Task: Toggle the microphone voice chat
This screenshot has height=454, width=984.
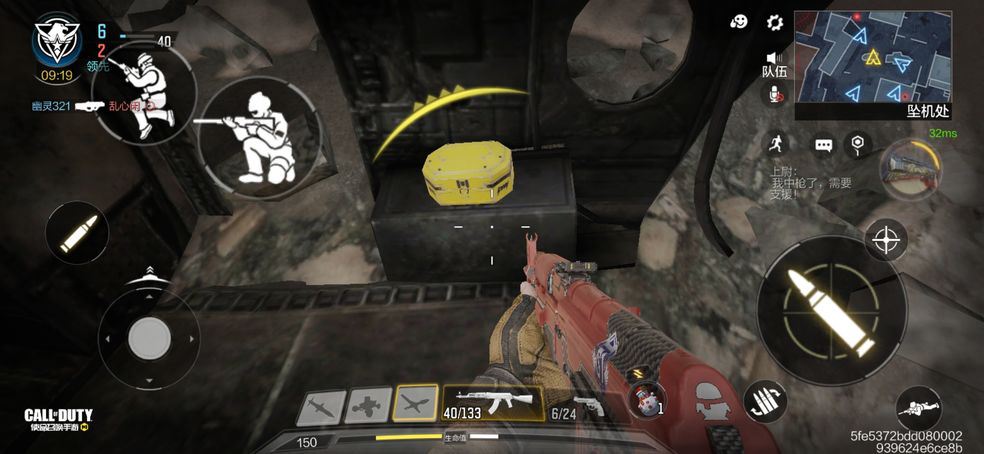Action: coord(774,95)
